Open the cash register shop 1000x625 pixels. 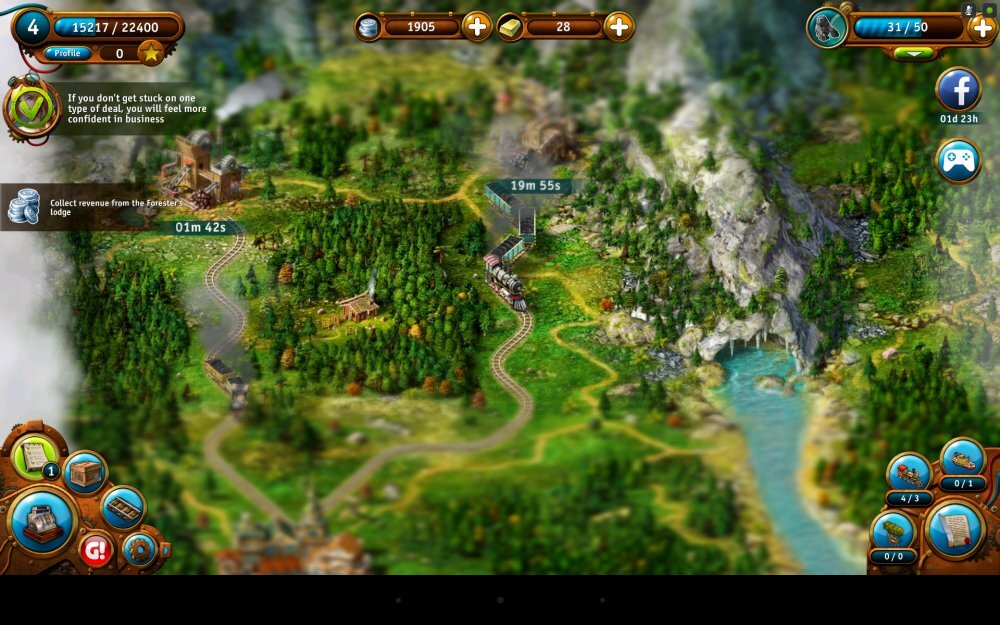(x=43, y=520)
